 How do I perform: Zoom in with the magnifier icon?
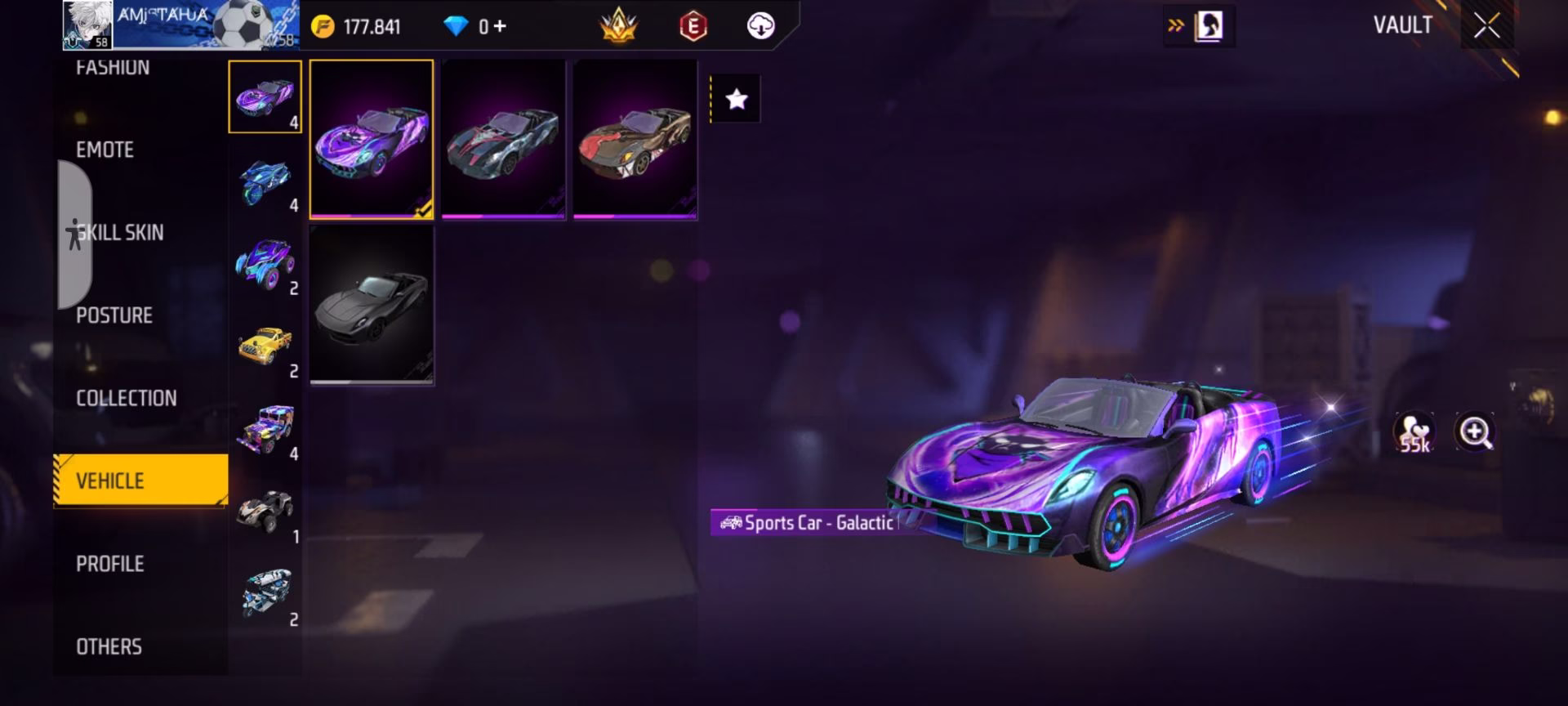click(x=1475, y=432)
